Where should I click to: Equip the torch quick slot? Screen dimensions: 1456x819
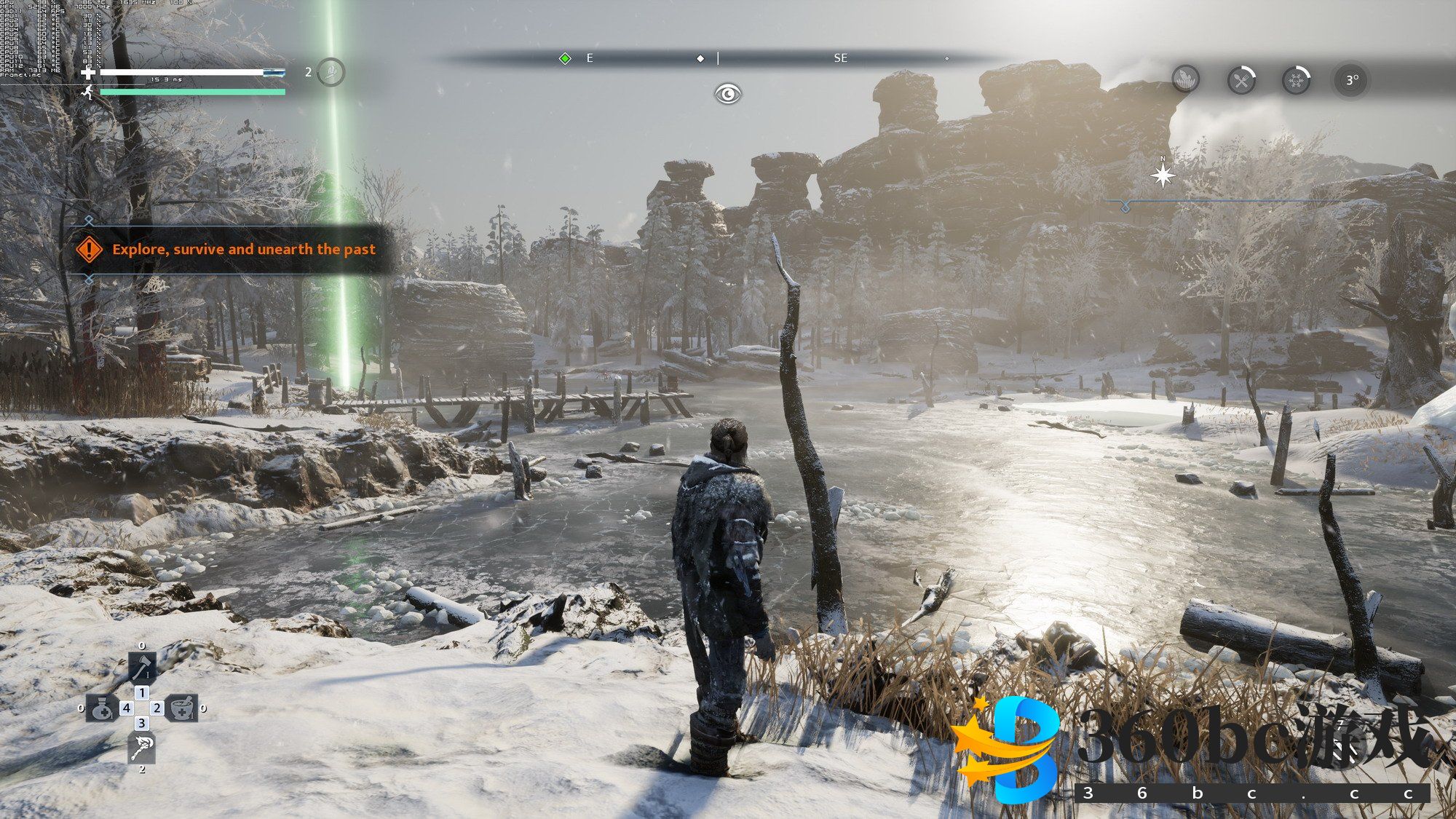tap(142, 748)
